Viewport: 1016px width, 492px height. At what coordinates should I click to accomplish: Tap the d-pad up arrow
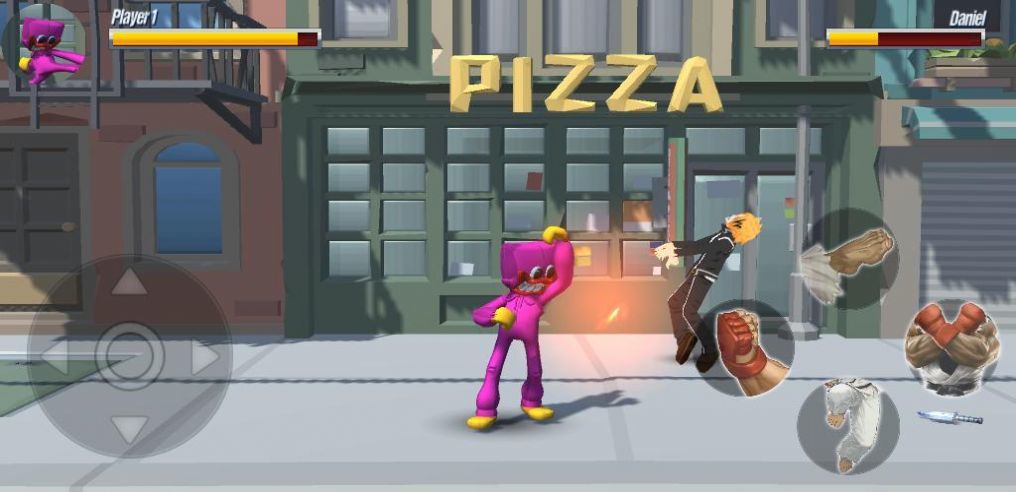tap(129, 283)
